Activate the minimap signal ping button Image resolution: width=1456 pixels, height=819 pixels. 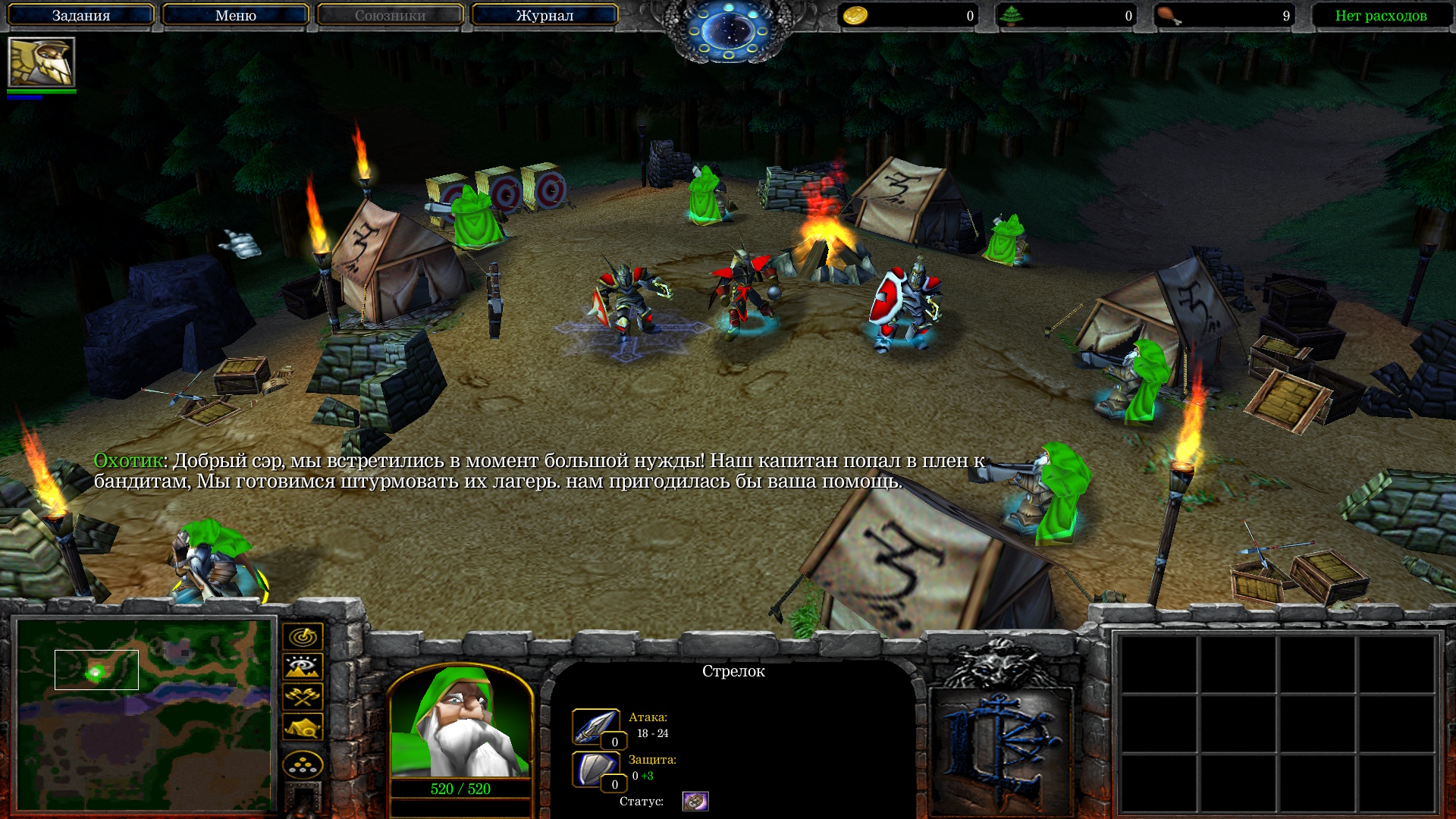coord(303,637)
